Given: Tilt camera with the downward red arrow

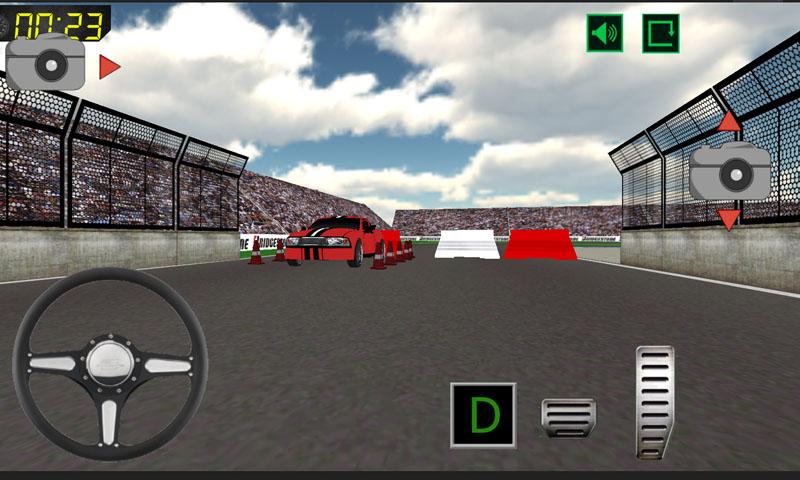Looking at the screenshot, I should [729, 218].
